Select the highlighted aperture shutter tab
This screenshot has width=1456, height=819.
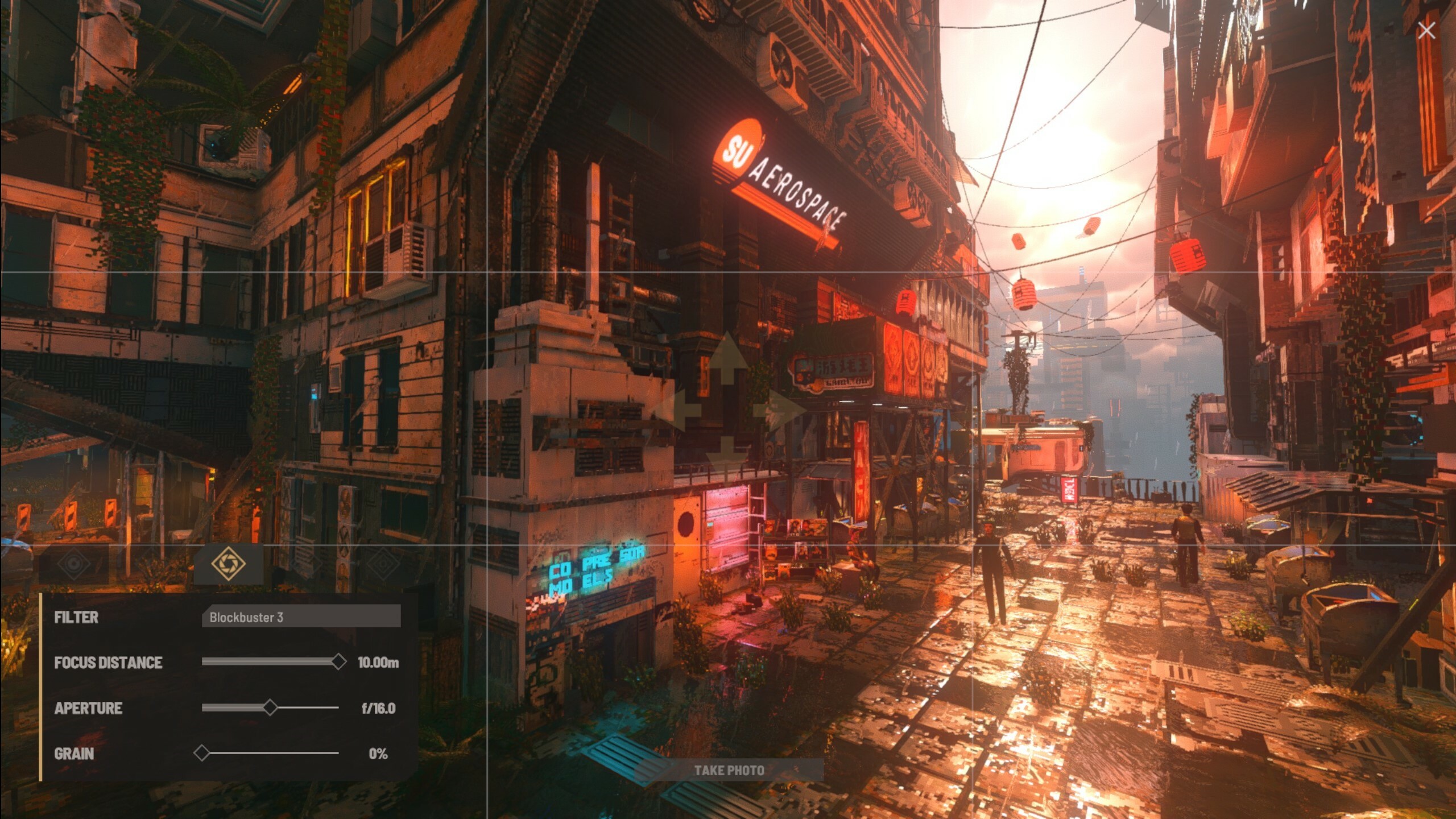pos(228,564)
